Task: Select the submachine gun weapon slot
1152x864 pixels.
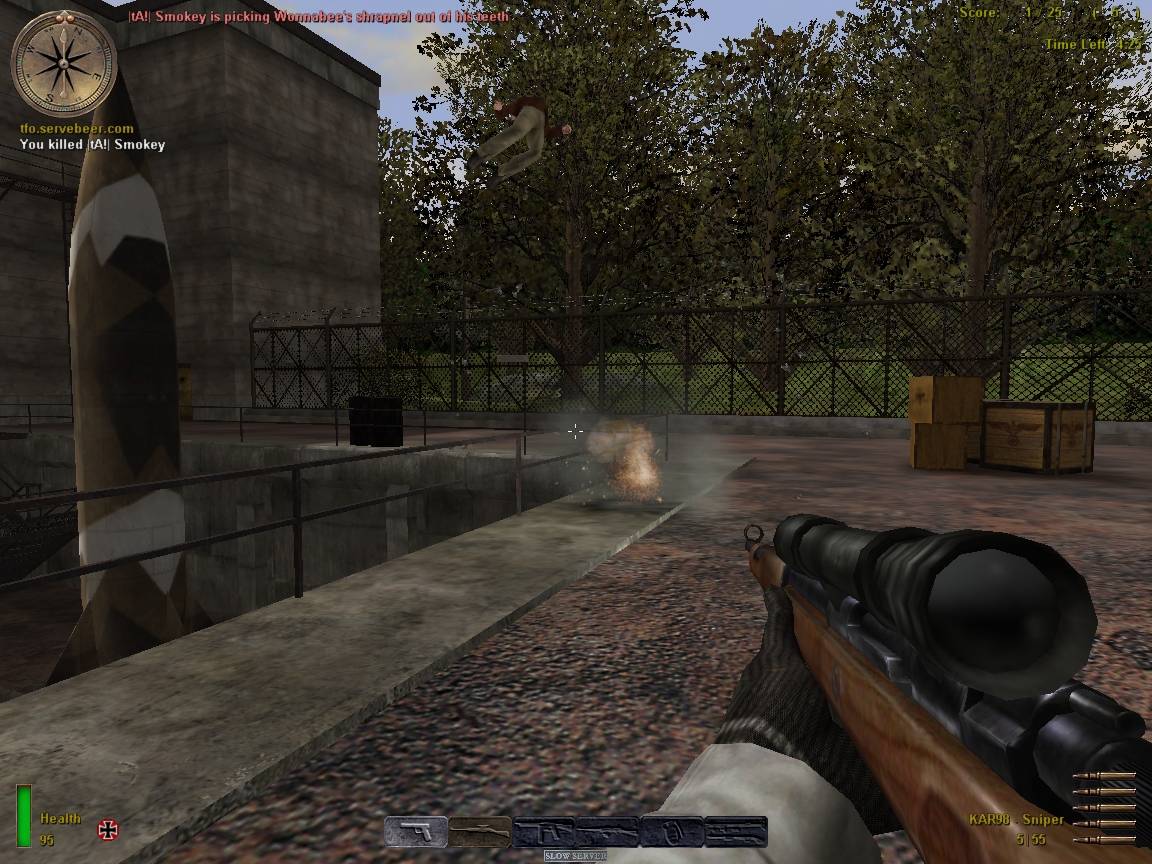Action: 544,832
